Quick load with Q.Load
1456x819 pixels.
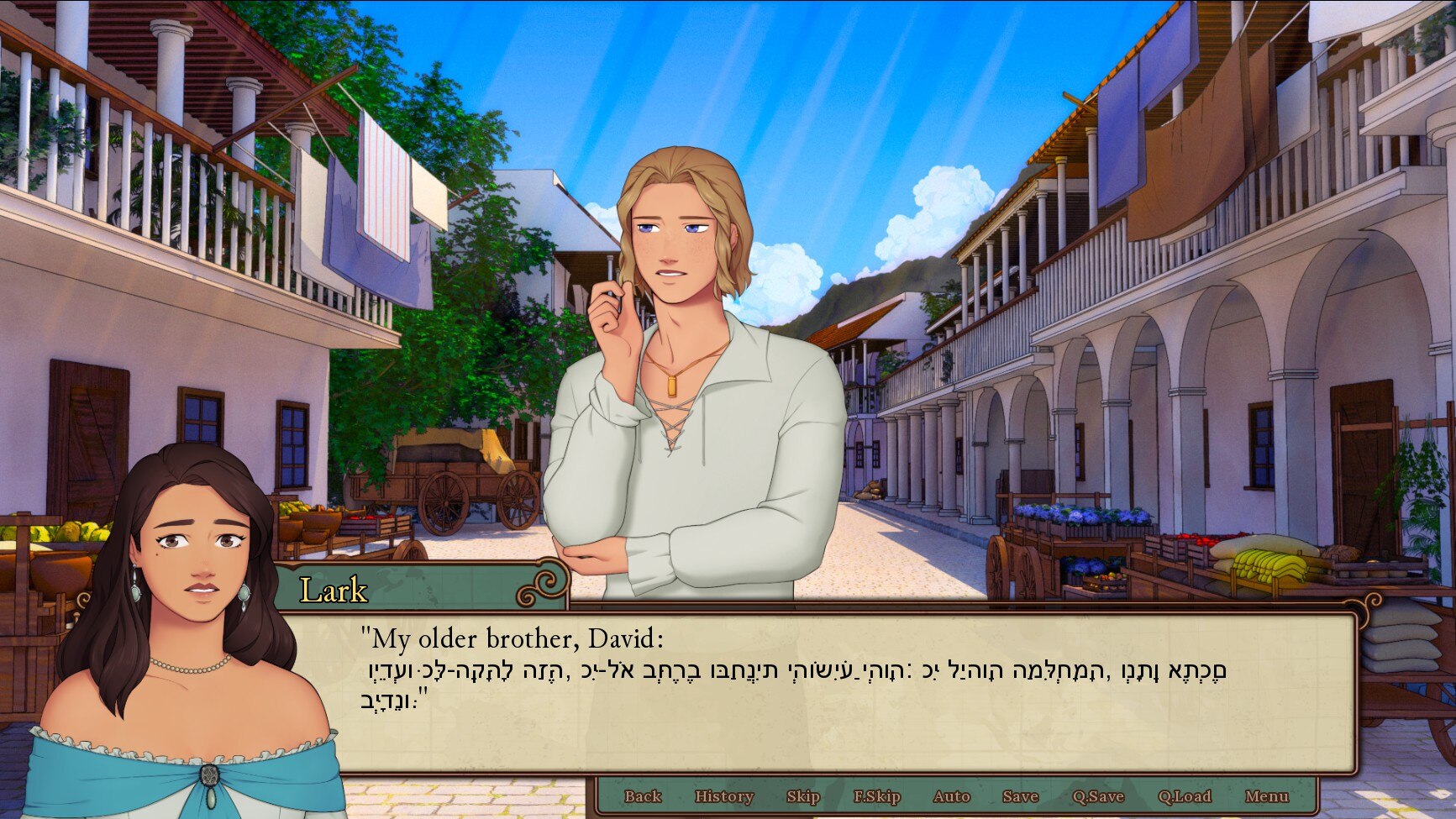tap(1185, 796)
